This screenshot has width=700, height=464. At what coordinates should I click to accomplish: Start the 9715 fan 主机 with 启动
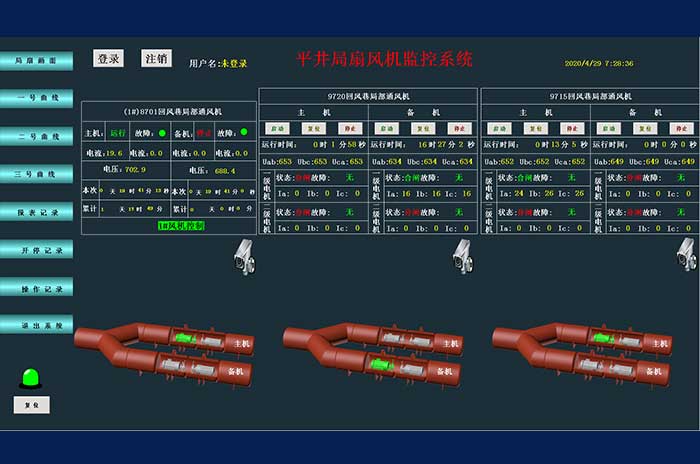click(x=499, y=128)
